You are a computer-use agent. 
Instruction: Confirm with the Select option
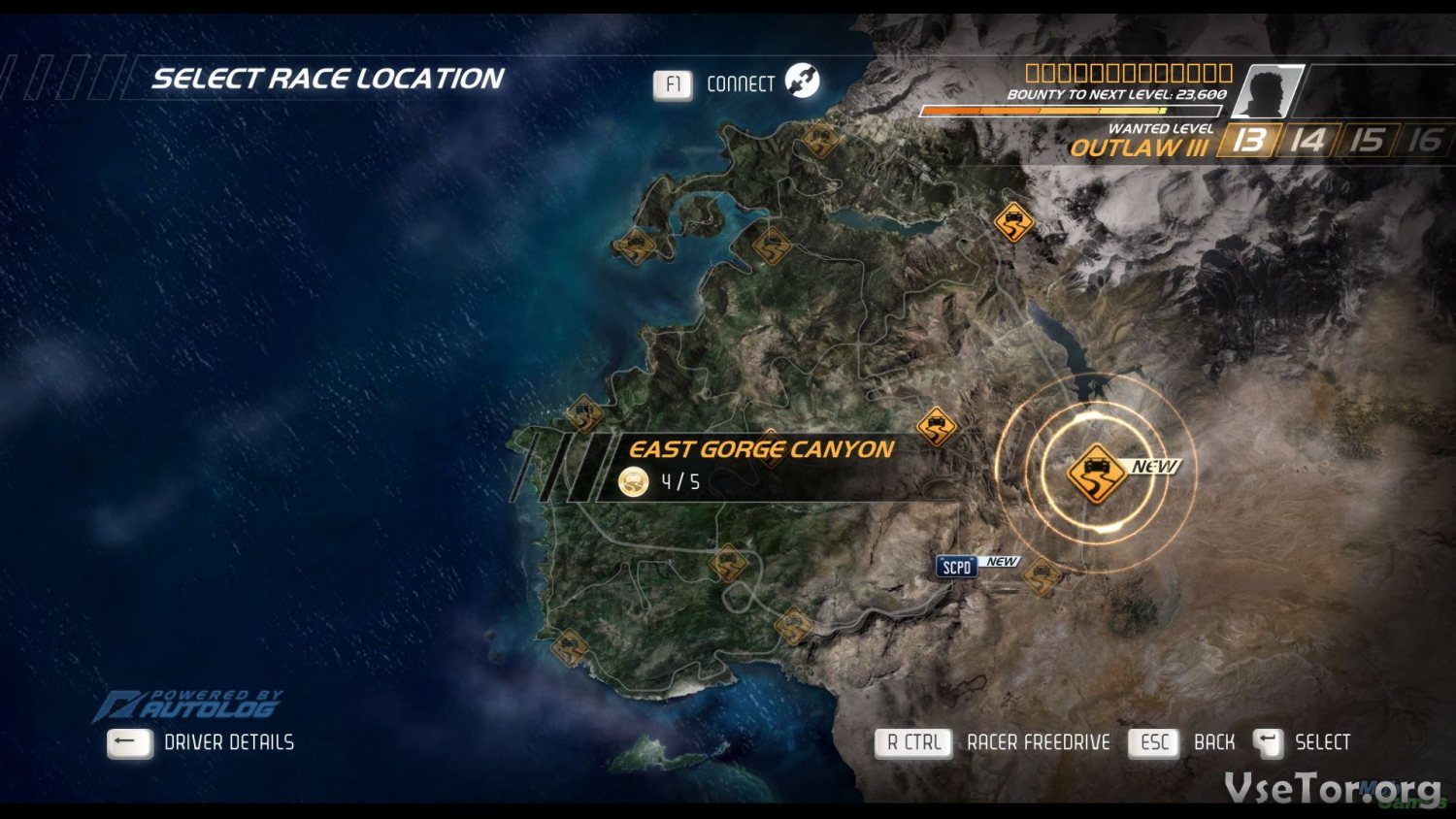coord(1321,742)
